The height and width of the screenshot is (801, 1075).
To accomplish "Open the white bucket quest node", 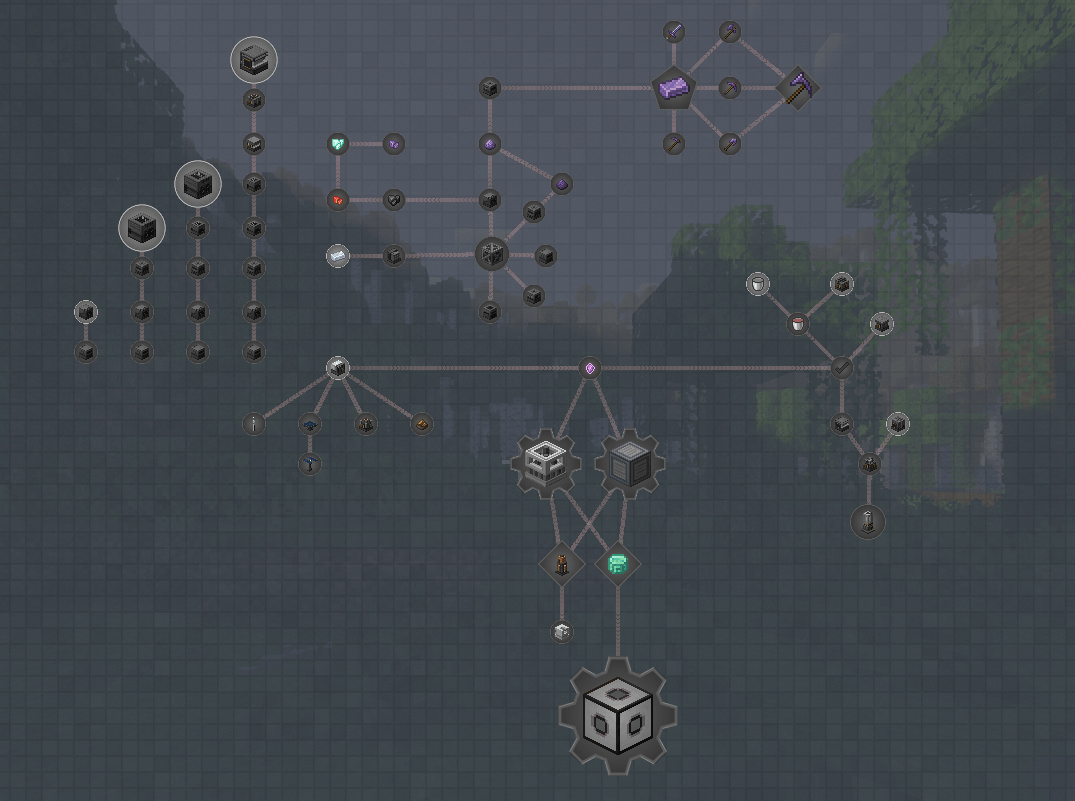I will (758, 285).
